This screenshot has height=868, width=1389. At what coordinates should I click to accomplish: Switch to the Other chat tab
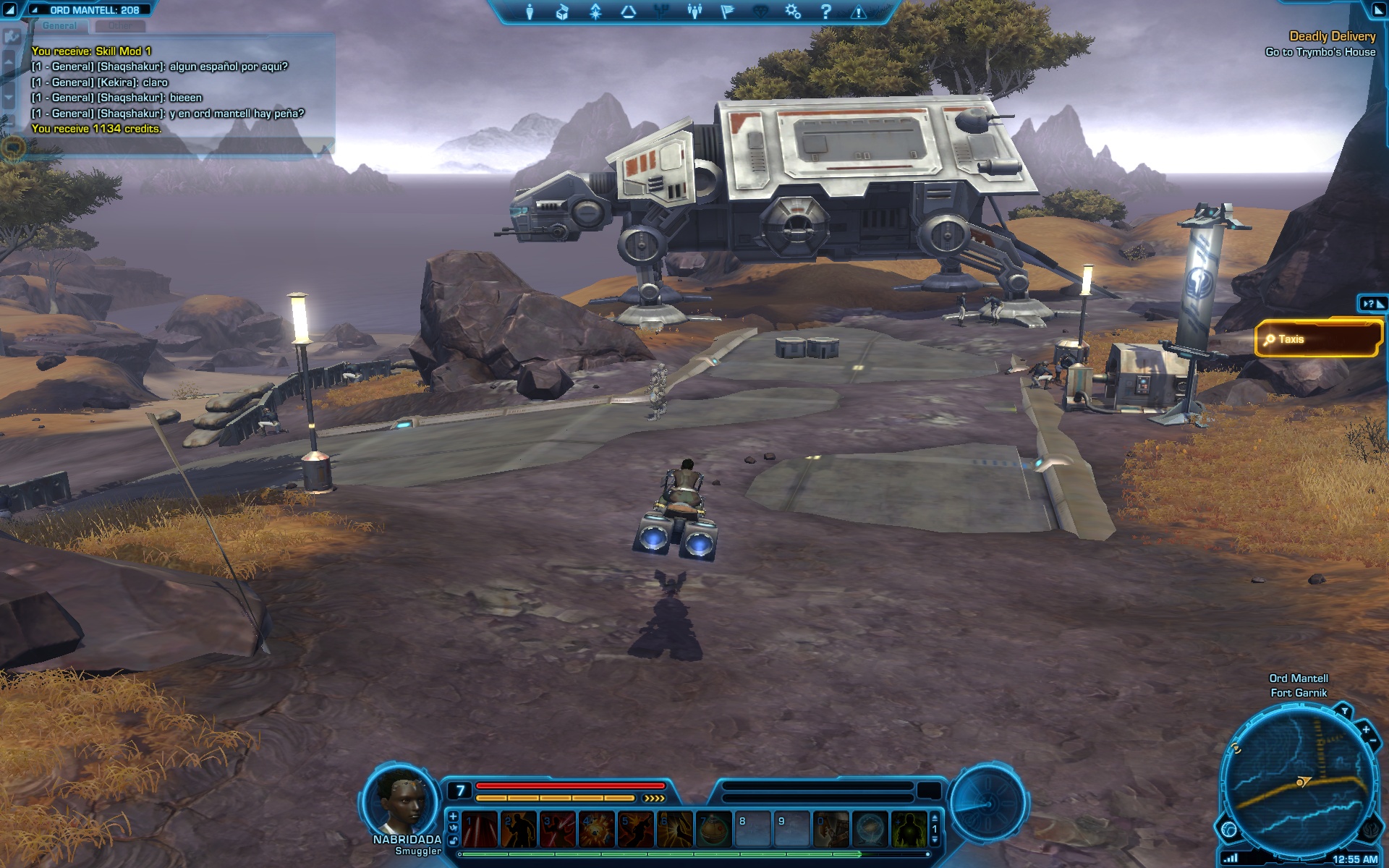(120, 26)
